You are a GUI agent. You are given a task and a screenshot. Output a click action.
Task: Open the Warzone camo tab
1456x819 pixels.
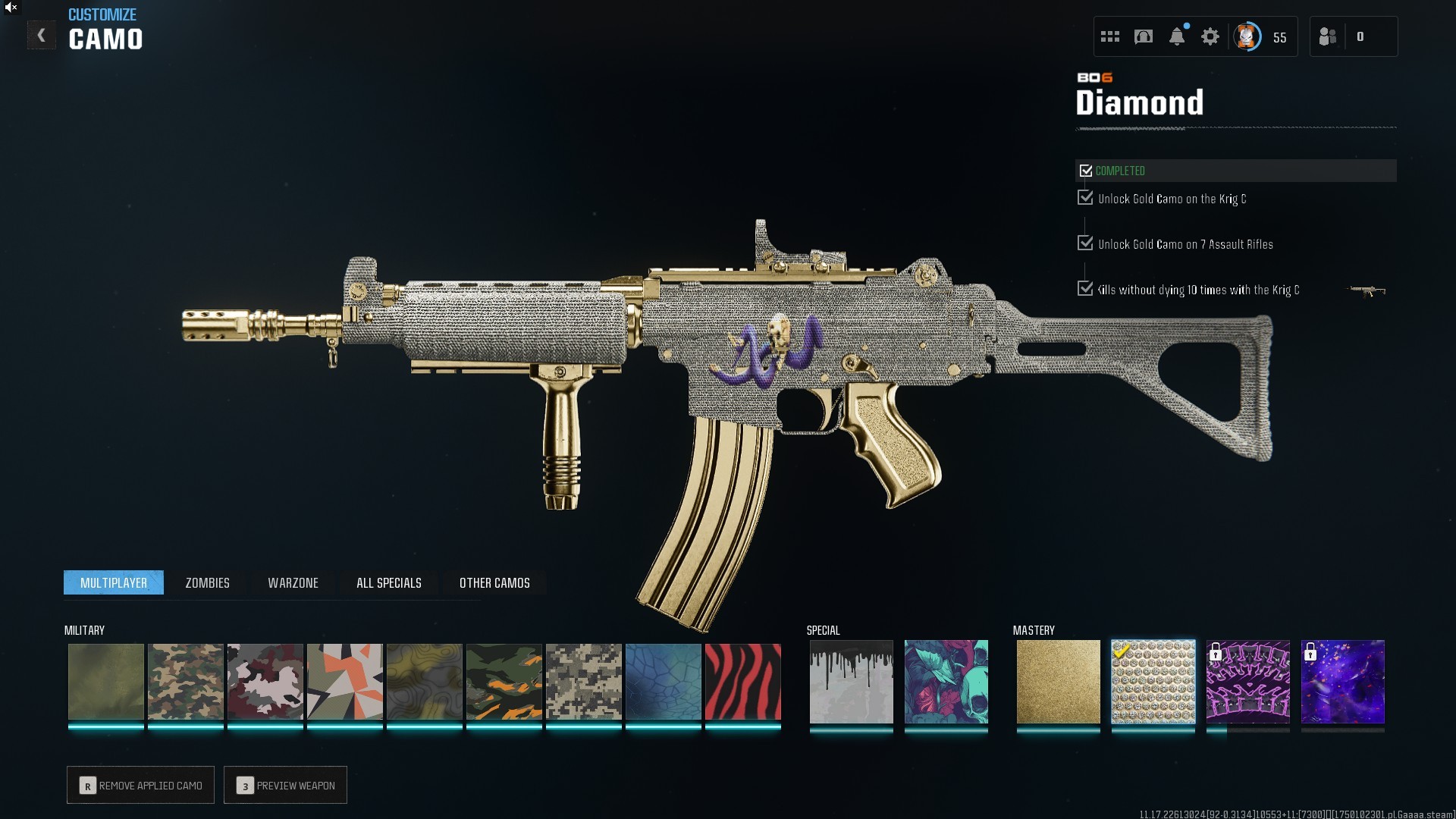293,582
